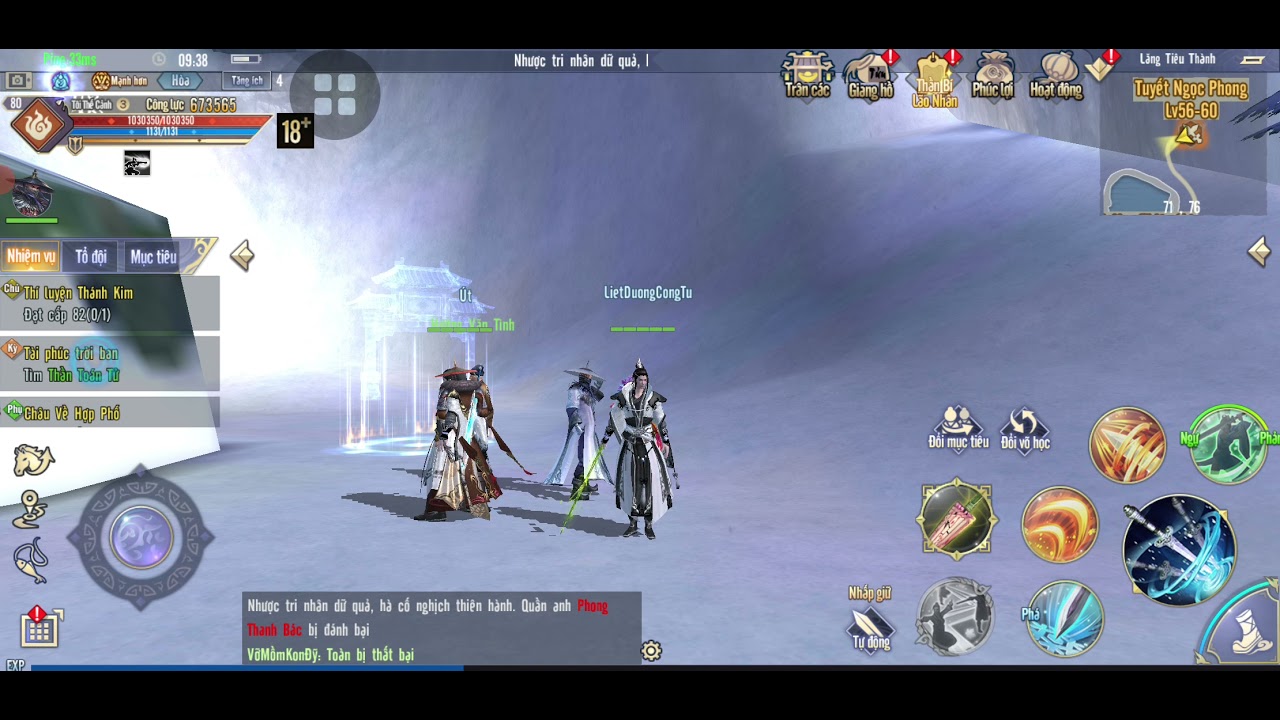Open Thần Bí Lão Nhân event

click(x=934, y=76)
